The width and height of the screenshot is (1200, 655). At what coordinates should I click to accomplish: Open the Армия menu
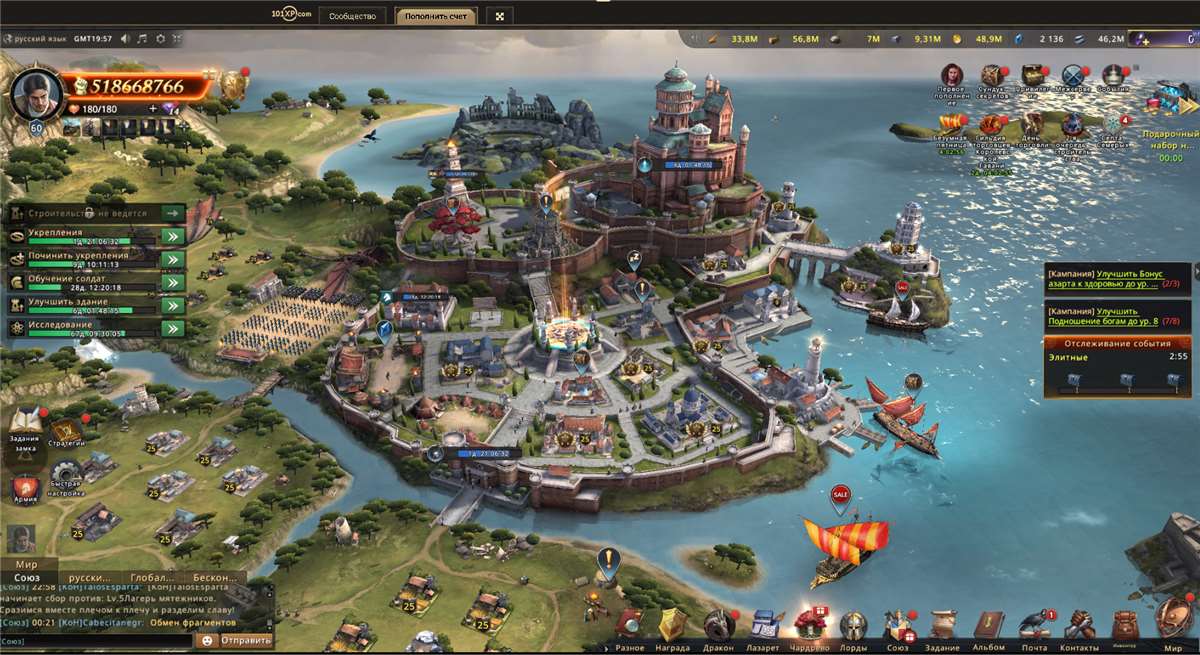(26, 489)
